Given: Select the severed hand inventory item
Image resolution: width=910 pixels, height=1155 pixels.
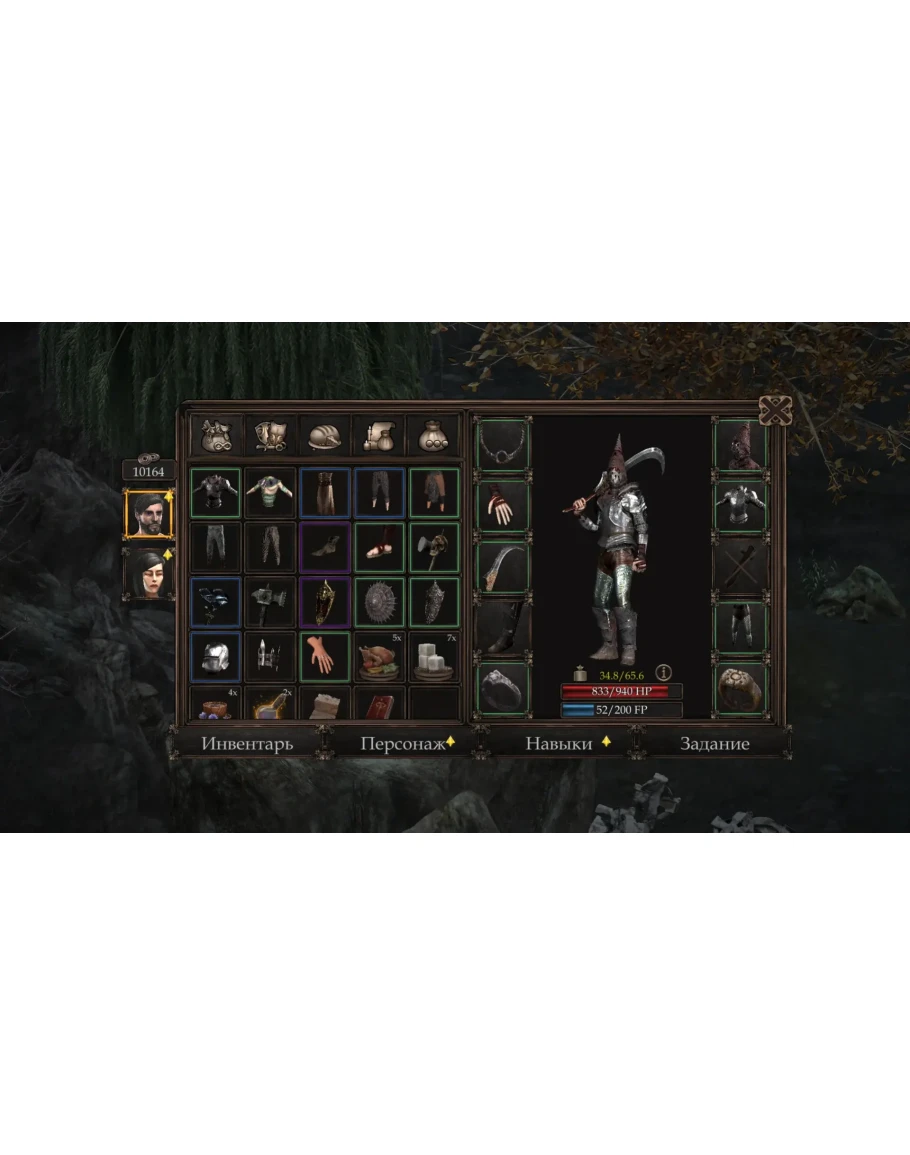Looking at the screenshot, I should click(x=325, y=656).
